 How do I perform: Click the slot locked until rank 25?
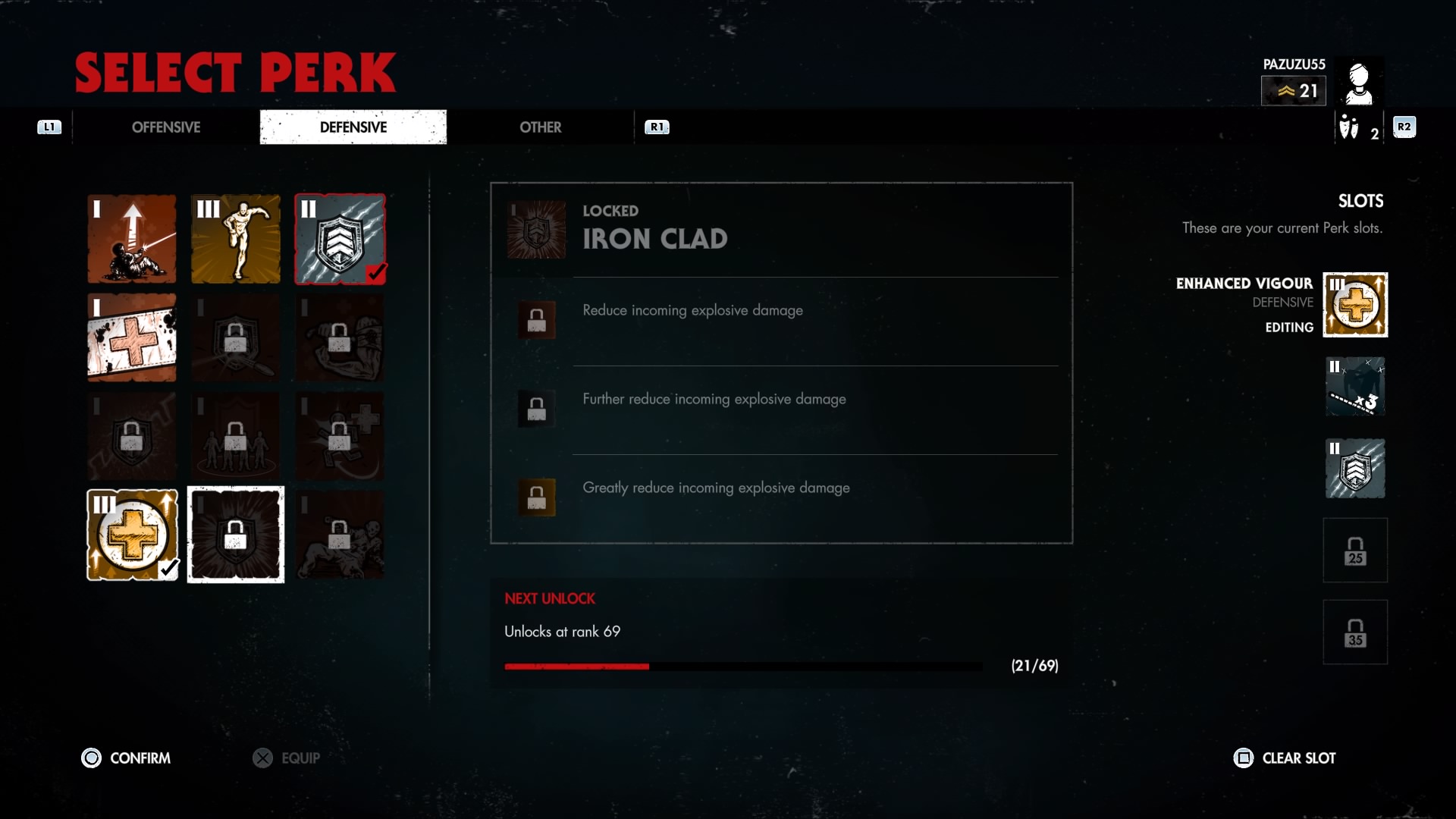pyautogui.click(x=1355, y=551)
